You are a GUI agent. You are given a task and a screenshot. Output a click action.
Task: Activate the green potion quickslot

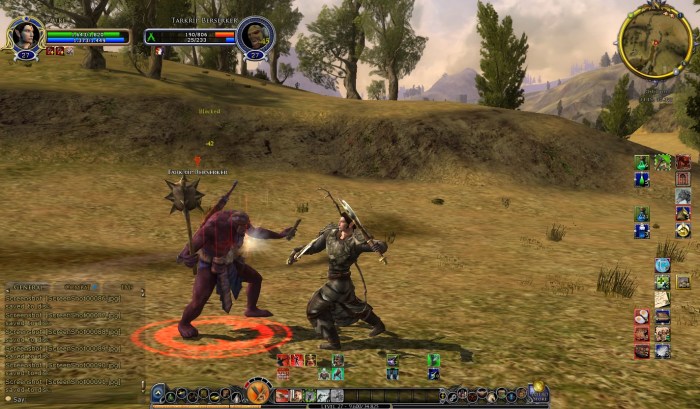642,163
